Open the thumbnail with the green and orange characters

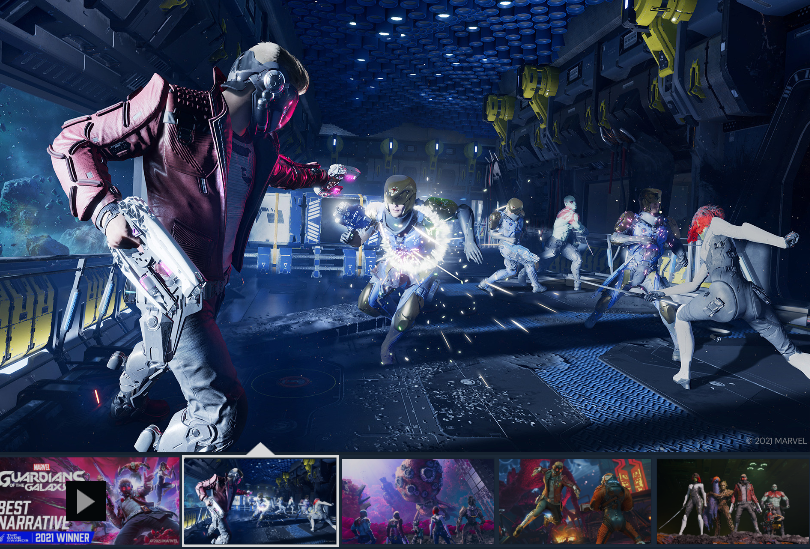point(575,501)
